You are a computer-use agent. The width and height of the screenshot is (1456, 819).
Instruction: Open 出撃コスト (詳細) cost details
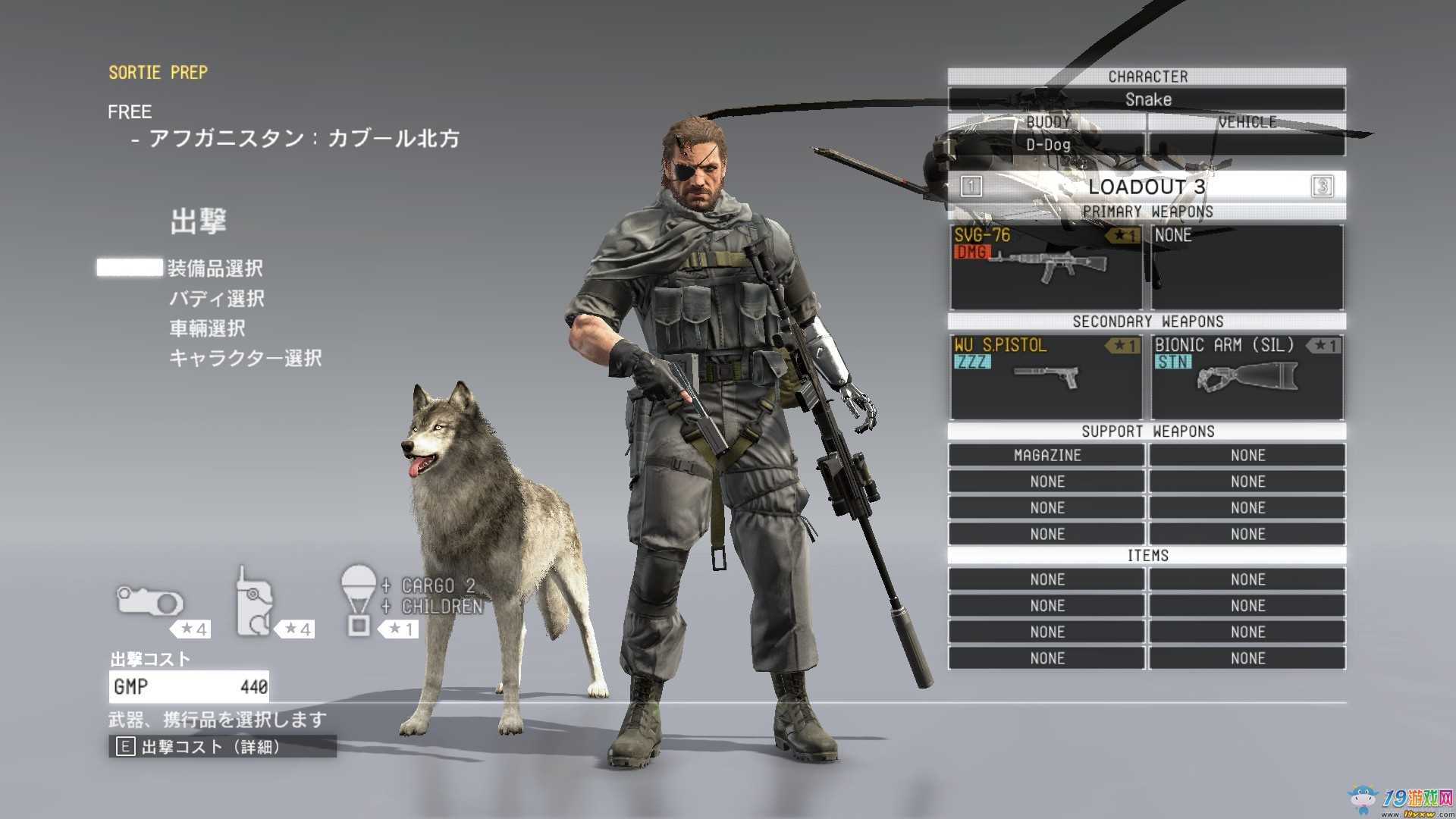[x=222, y=747]
